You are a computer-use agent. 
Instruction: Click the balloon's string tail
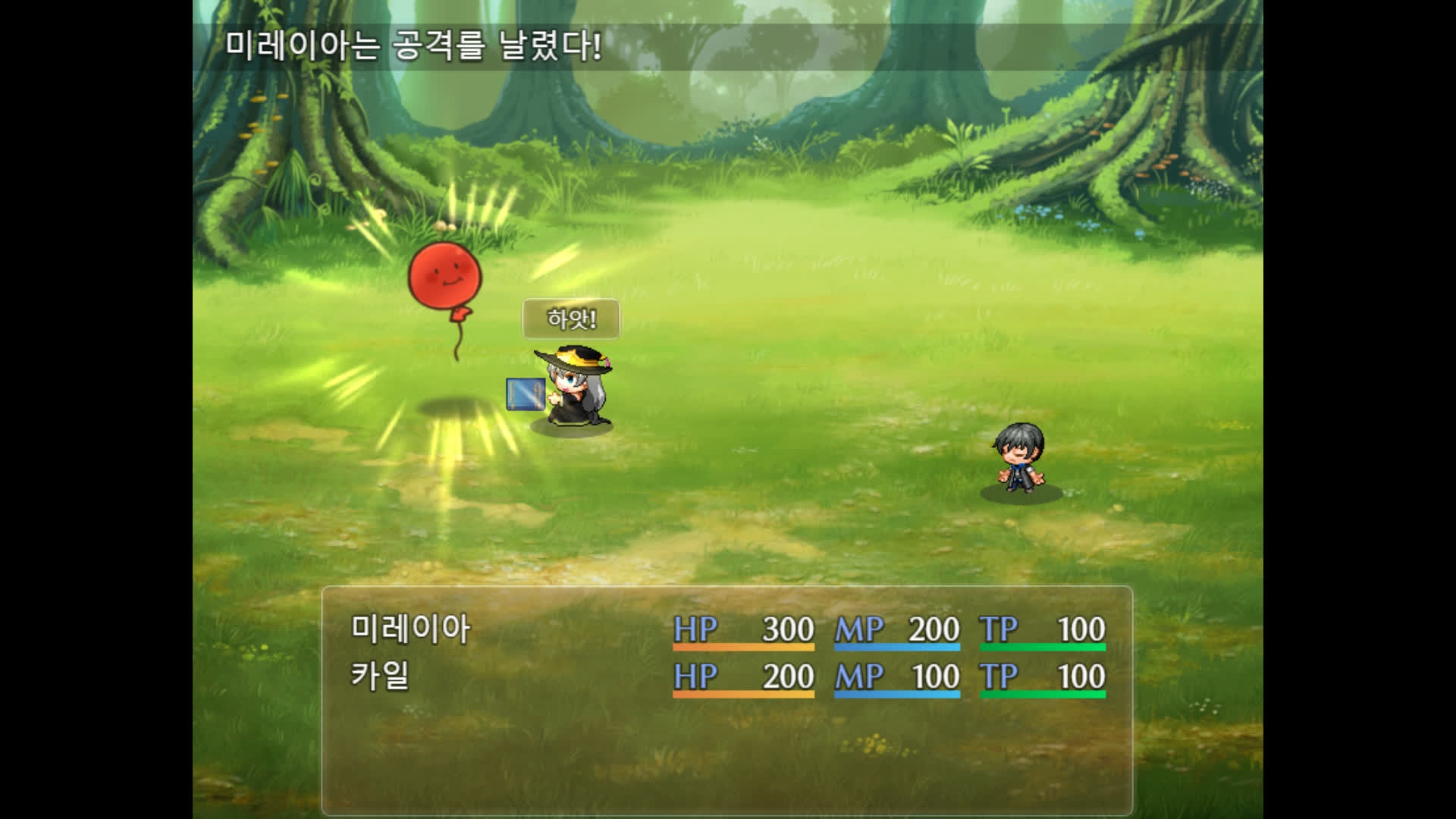click(458, 340)
